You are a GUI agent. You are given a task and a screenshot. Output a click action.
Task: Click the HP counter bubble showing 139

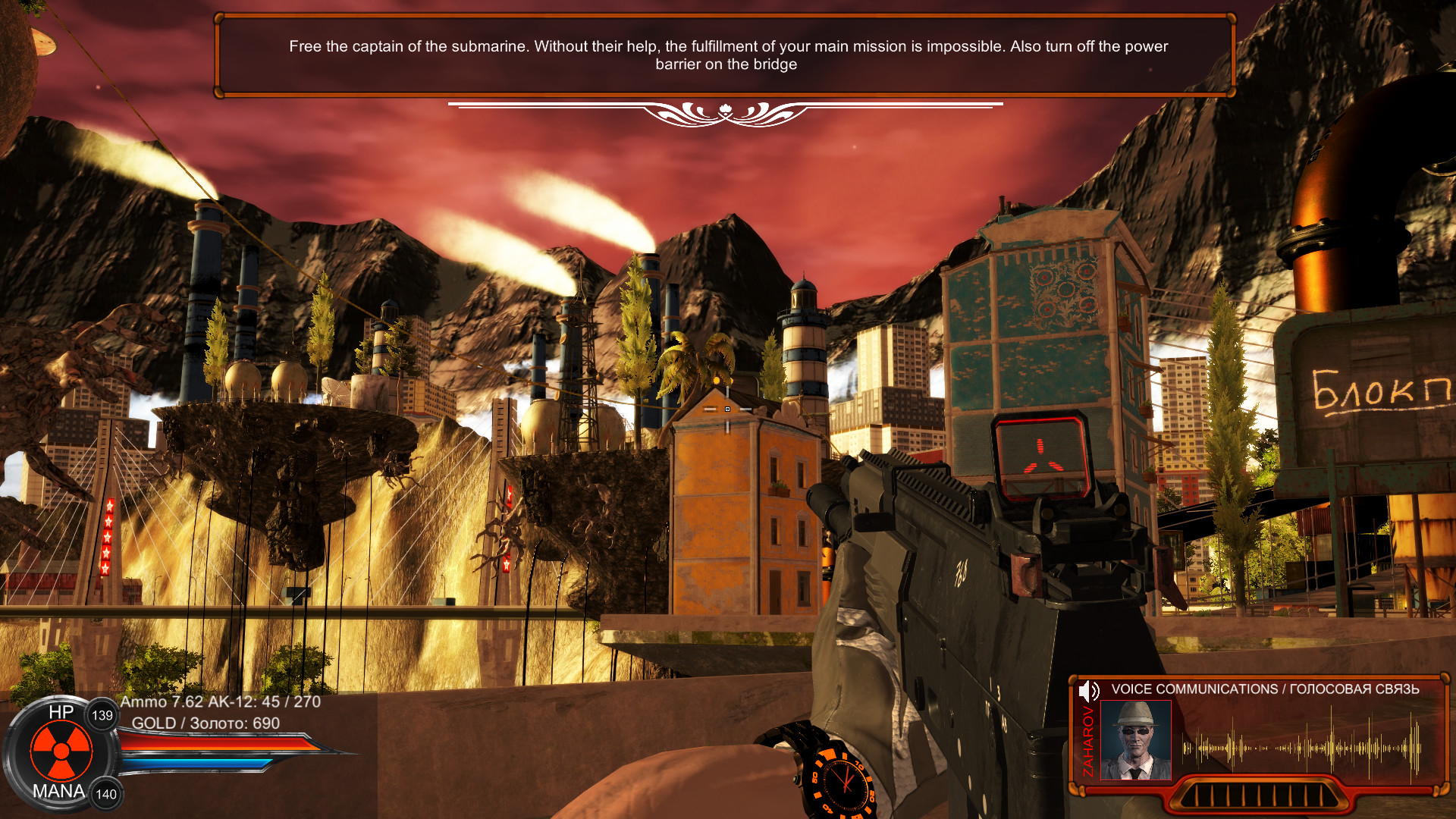coord(102,717)
